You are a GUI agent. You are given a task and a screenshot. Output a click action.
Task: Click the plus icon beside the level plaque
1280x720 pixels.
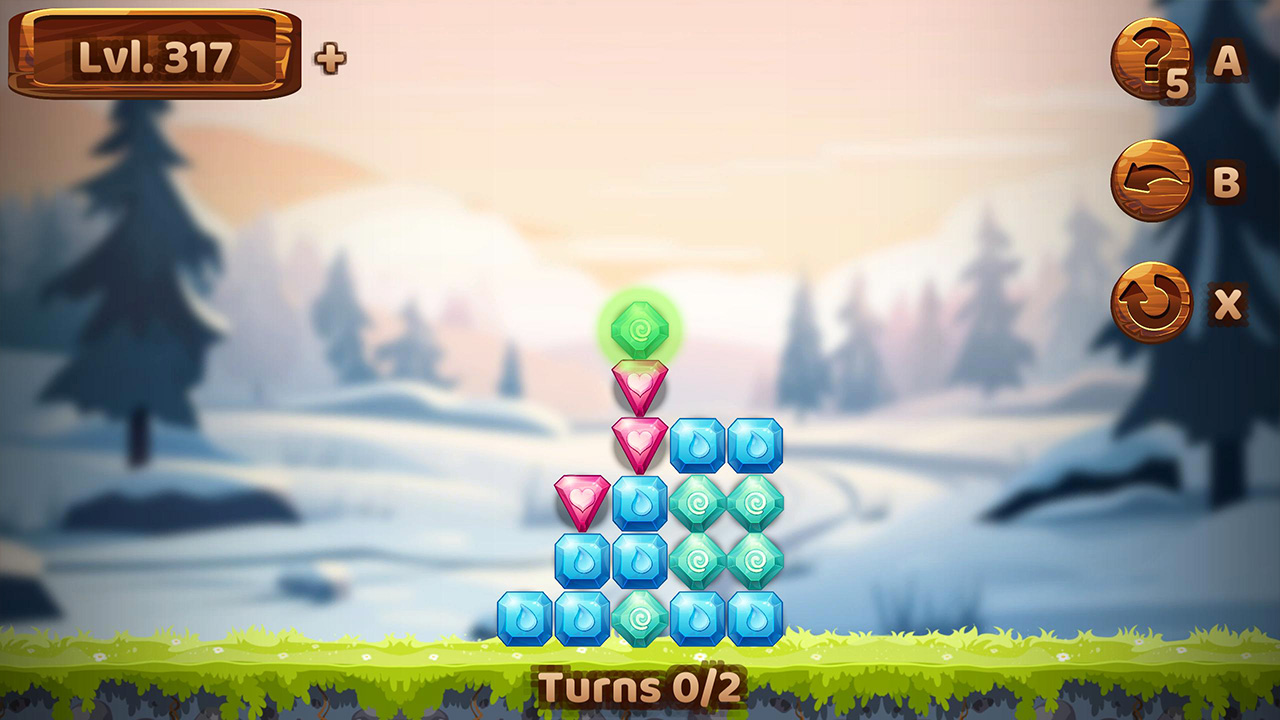click(329, 58)
